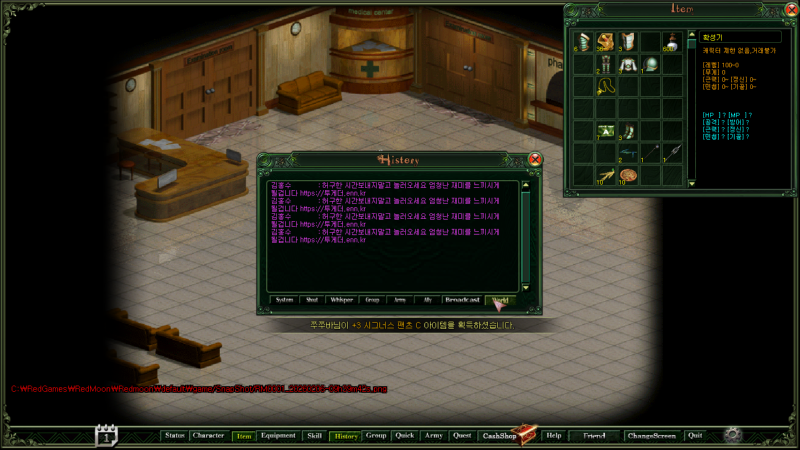Open the Help menu

pos(554,436)
